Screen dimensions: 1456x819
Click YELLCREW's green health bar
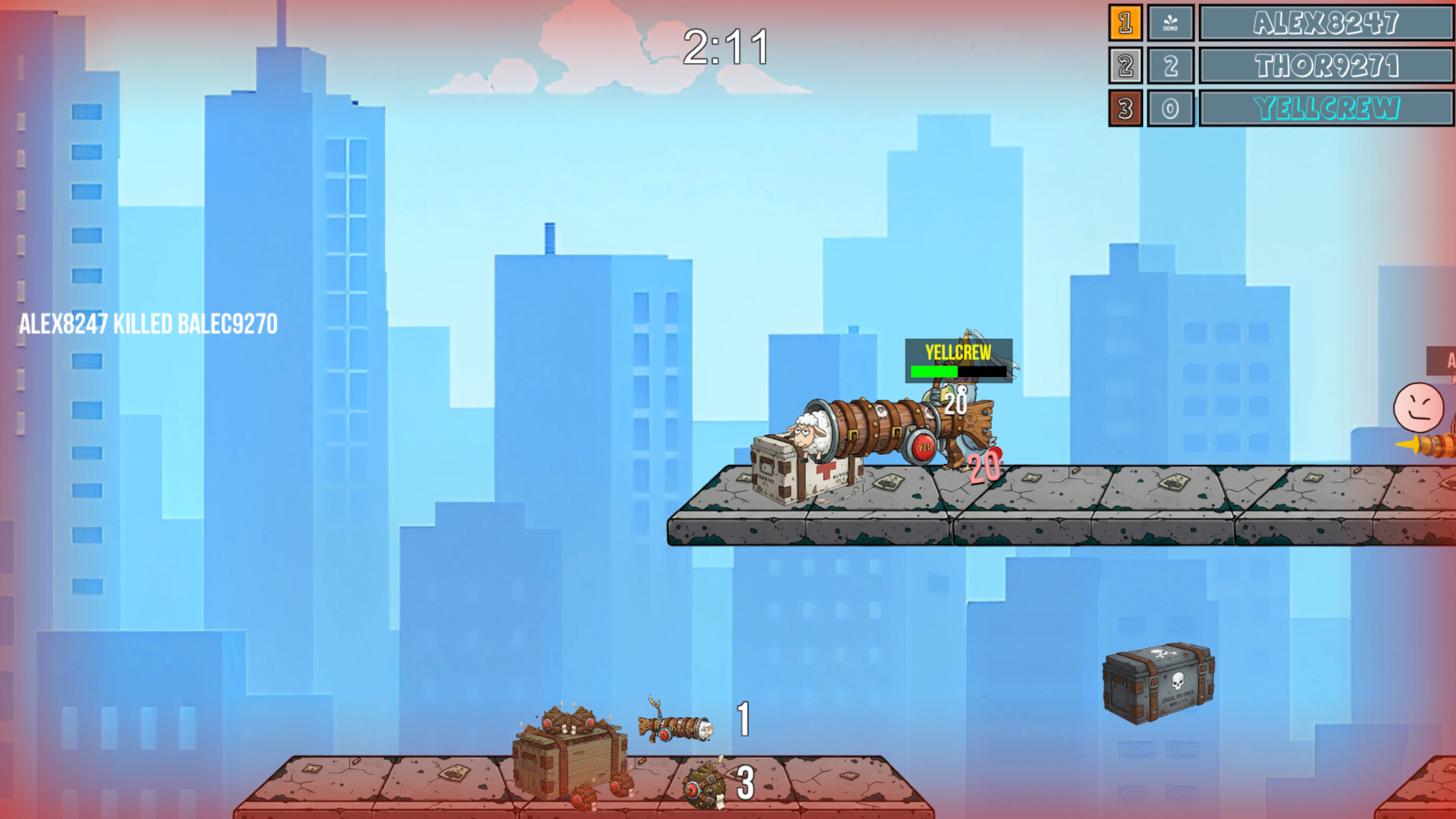click(933, 372)
